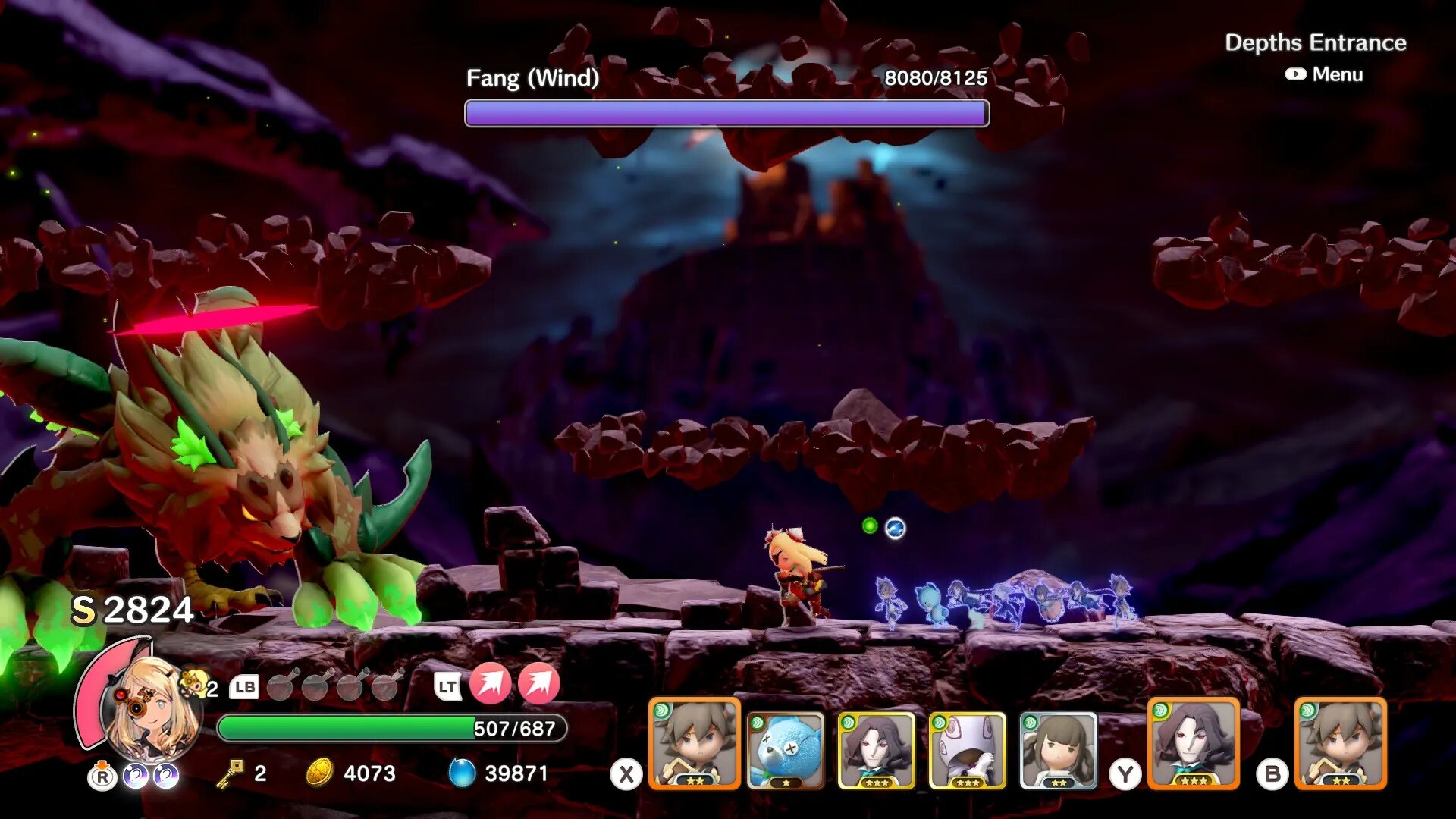The image size is (1456, 819).
Task: Choose the brown-haired boy card beside X
Action: click(694, 744)
